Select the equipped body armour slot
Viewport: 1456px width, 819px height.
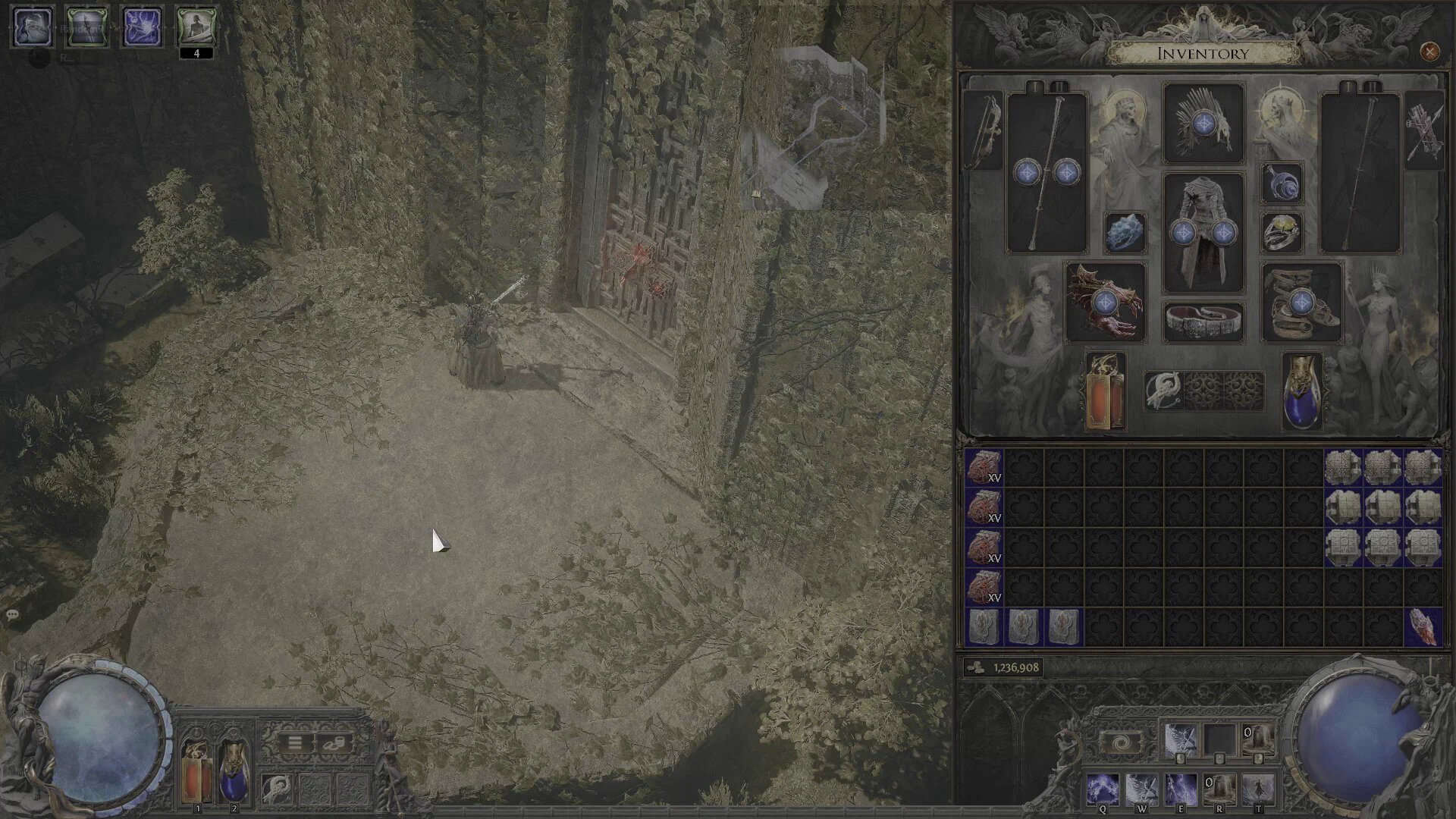coord(1203,232)
